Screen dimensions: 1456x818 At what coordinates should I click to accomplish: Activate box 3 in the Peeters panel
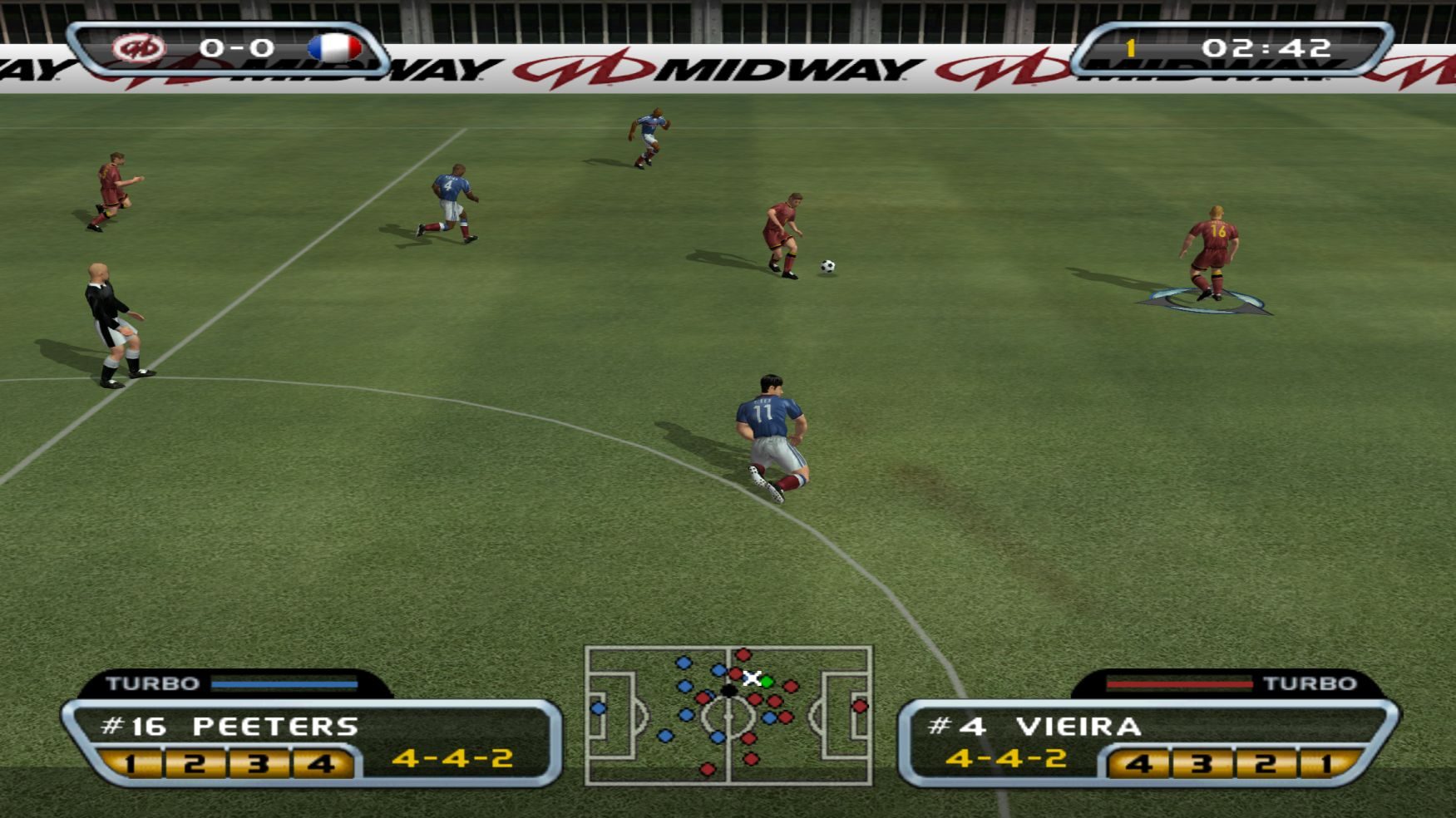point(258,763)
